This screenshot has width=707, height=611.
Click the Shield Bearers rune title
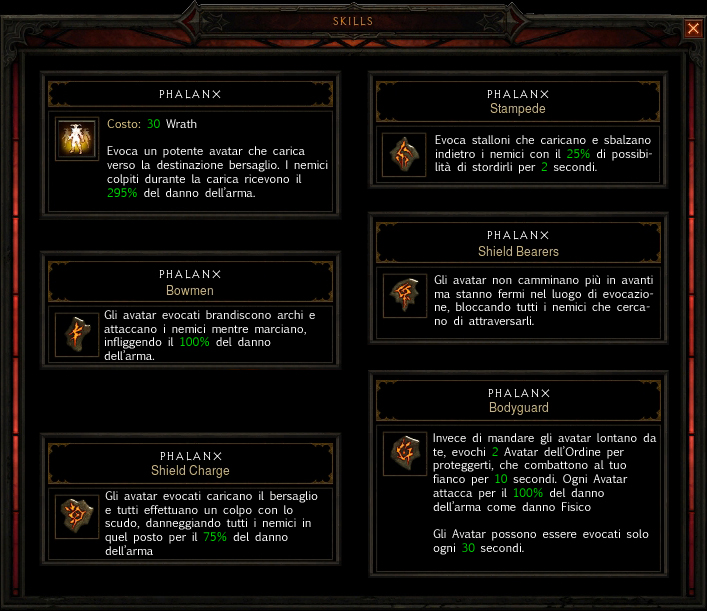point(518,251)
